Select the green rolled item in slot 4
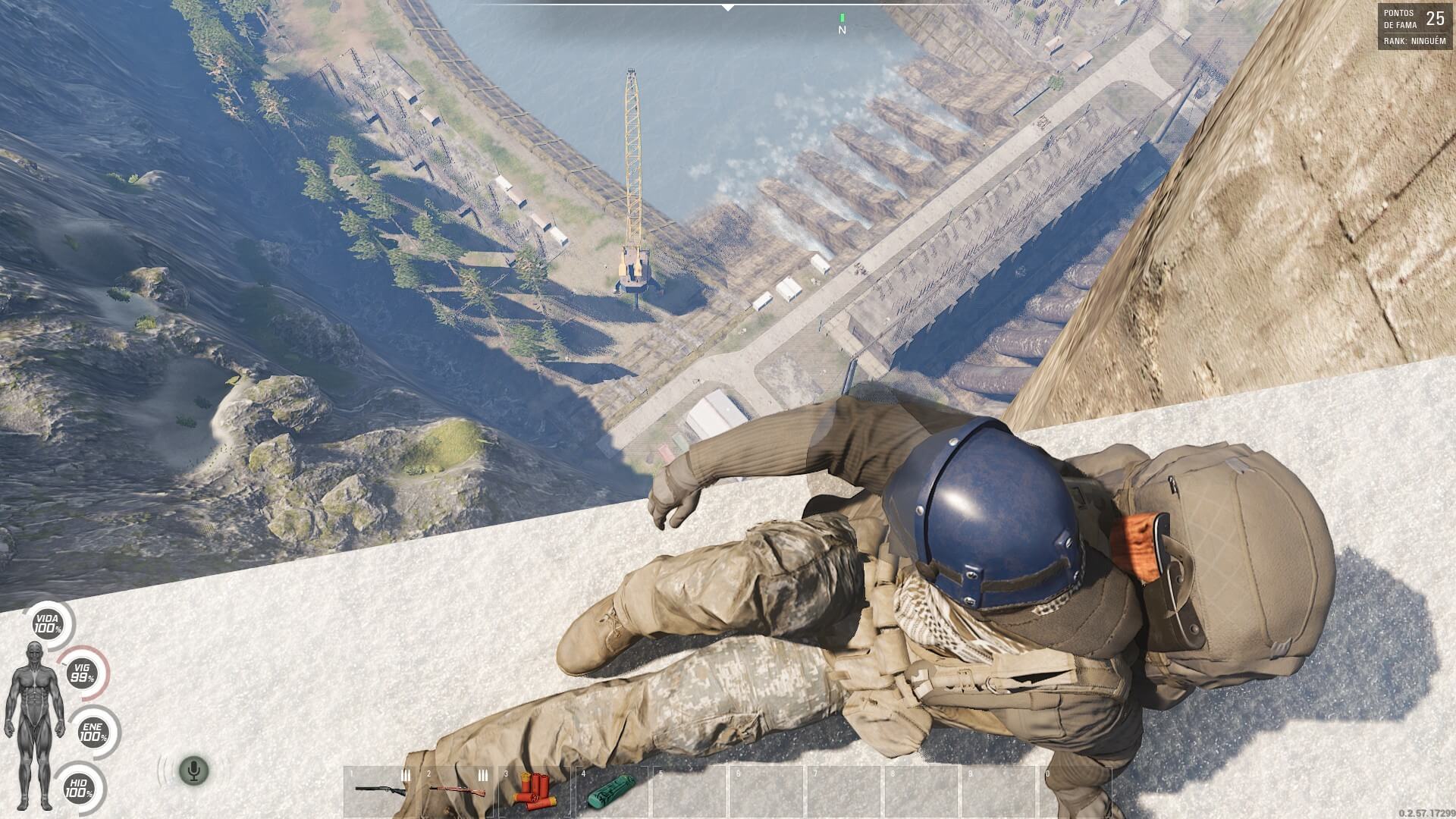Viewport: 1456px width, 819px height. (x=610, y=792)
